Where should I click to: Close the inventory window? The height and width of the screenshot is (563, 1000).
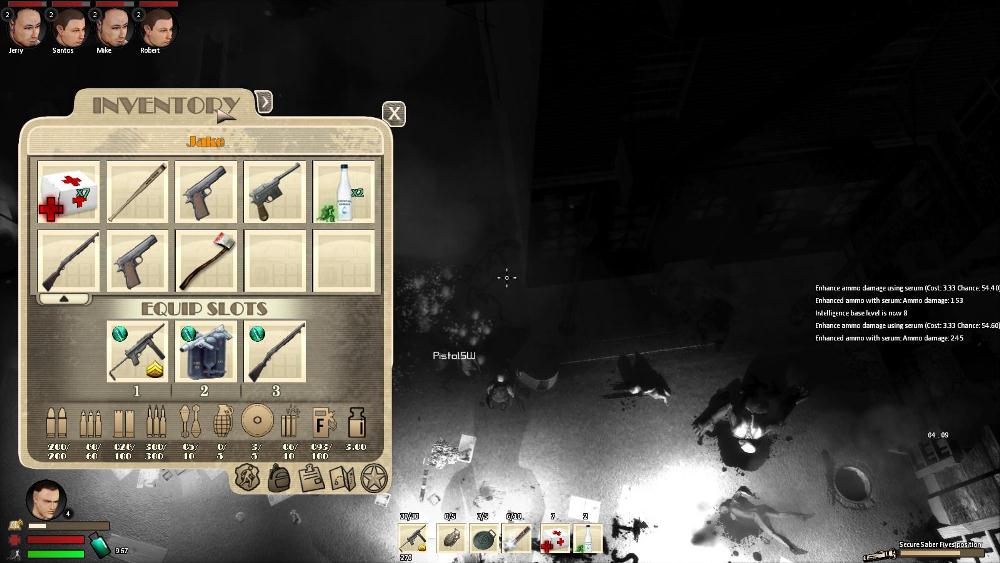395,113
